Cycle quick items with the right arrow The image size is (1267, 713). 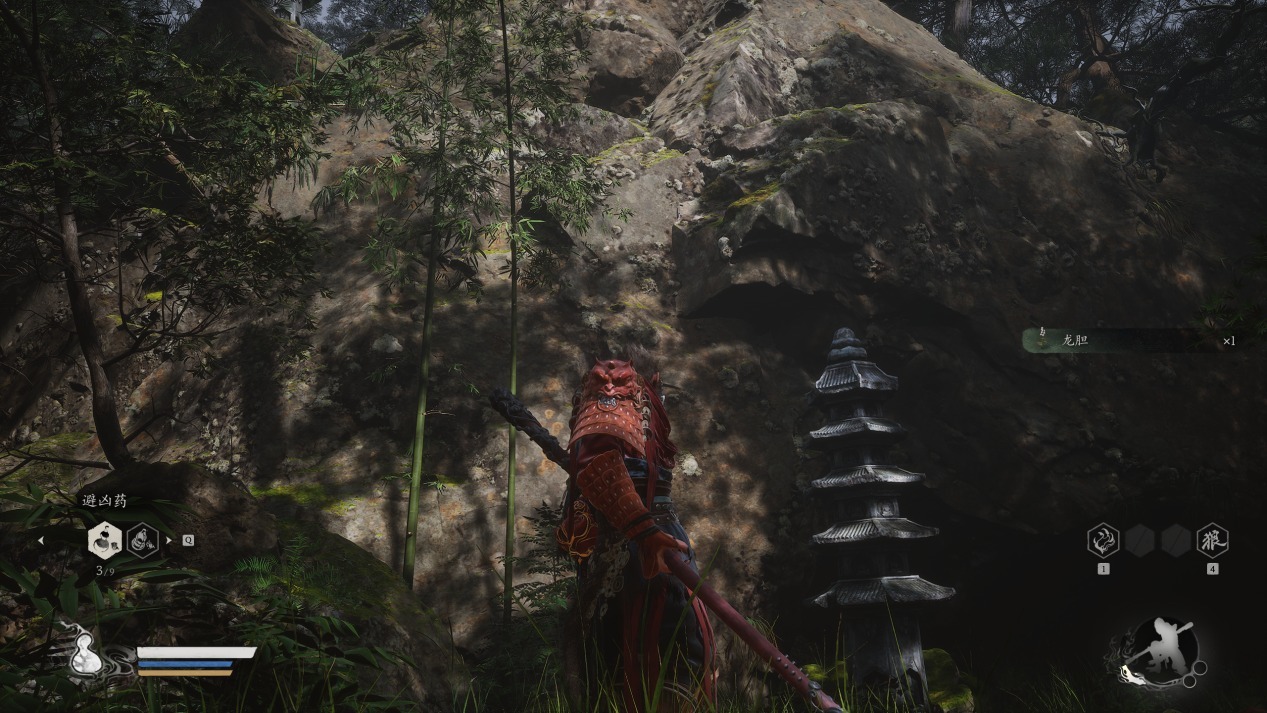[x=168, y=541]
